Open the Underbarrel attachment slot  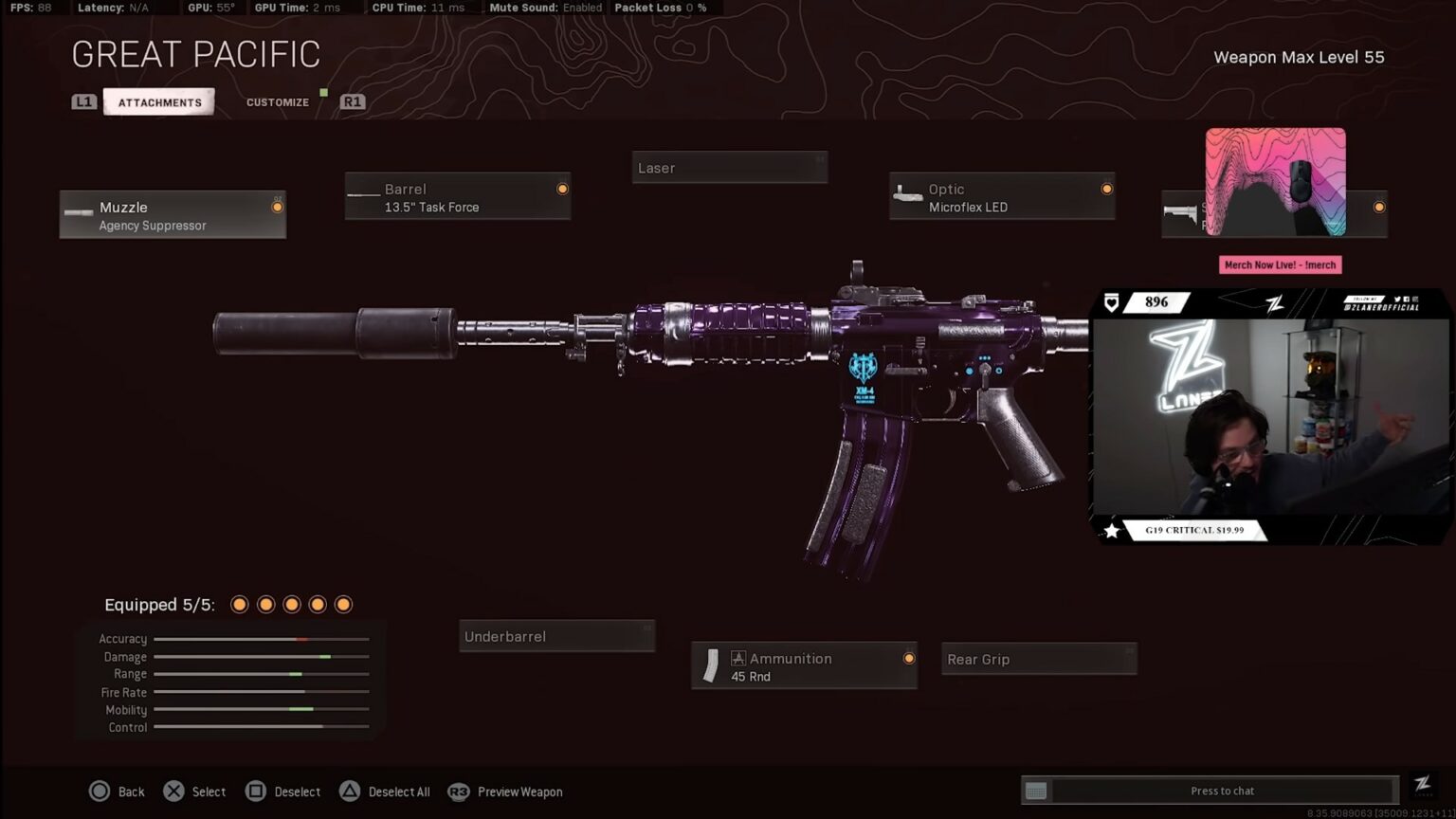(556, 635)
